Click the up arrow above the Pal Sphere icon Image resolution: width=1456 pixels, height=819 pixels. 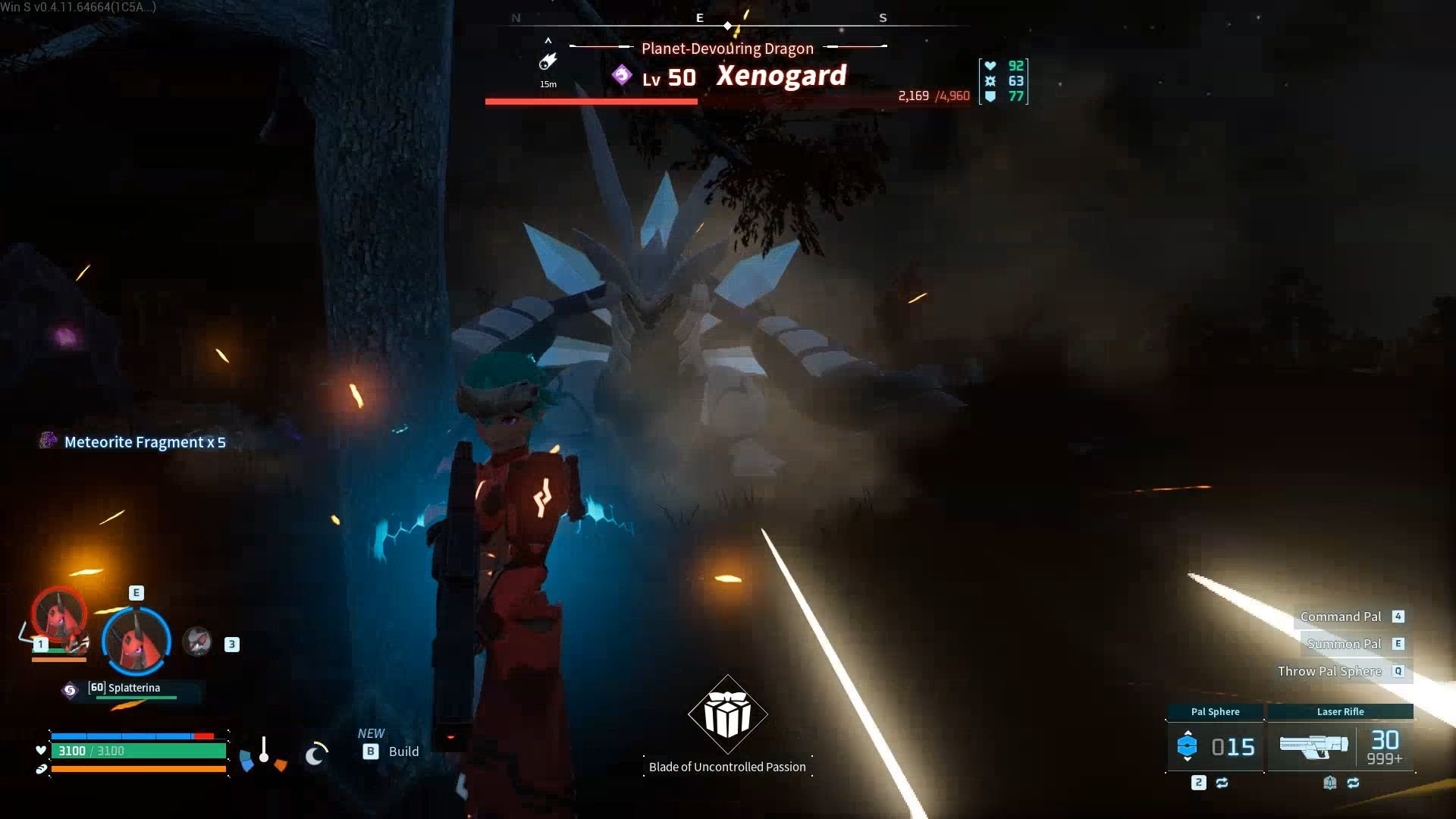1188,733
